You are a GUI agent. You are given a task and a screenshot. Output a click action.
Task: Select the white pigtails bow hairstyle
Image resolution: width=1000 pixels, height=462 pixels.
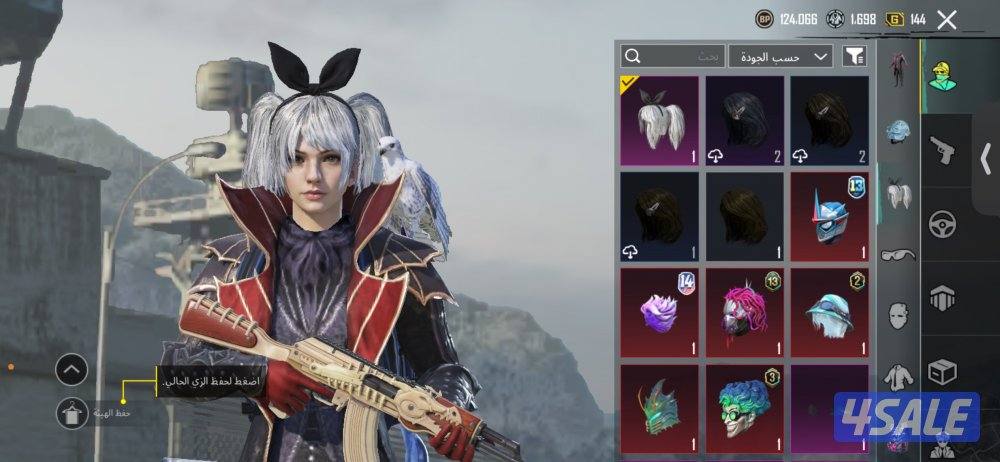point(659,120)
